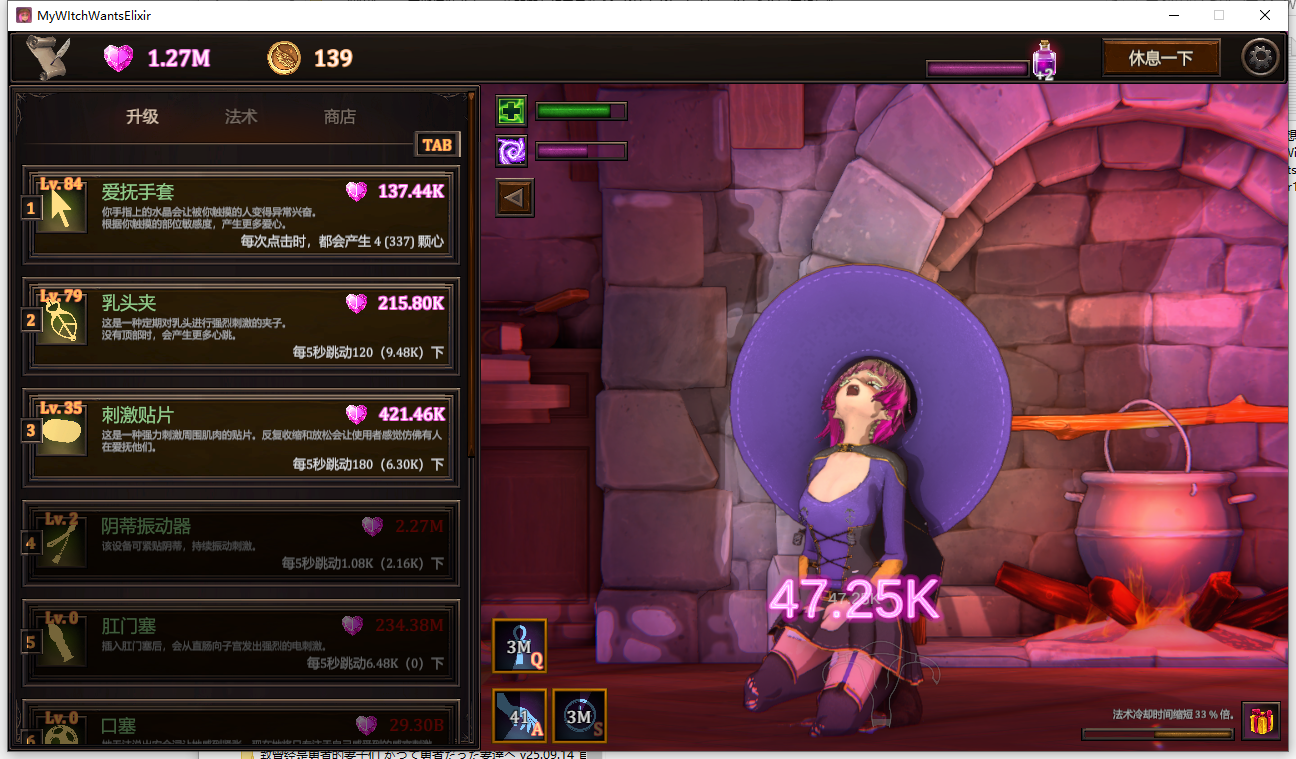The width and height of the screenshot is (1296, 759).
Task: Upgrade the 爱抚手套 item
Action: click(x=240, y=213)
